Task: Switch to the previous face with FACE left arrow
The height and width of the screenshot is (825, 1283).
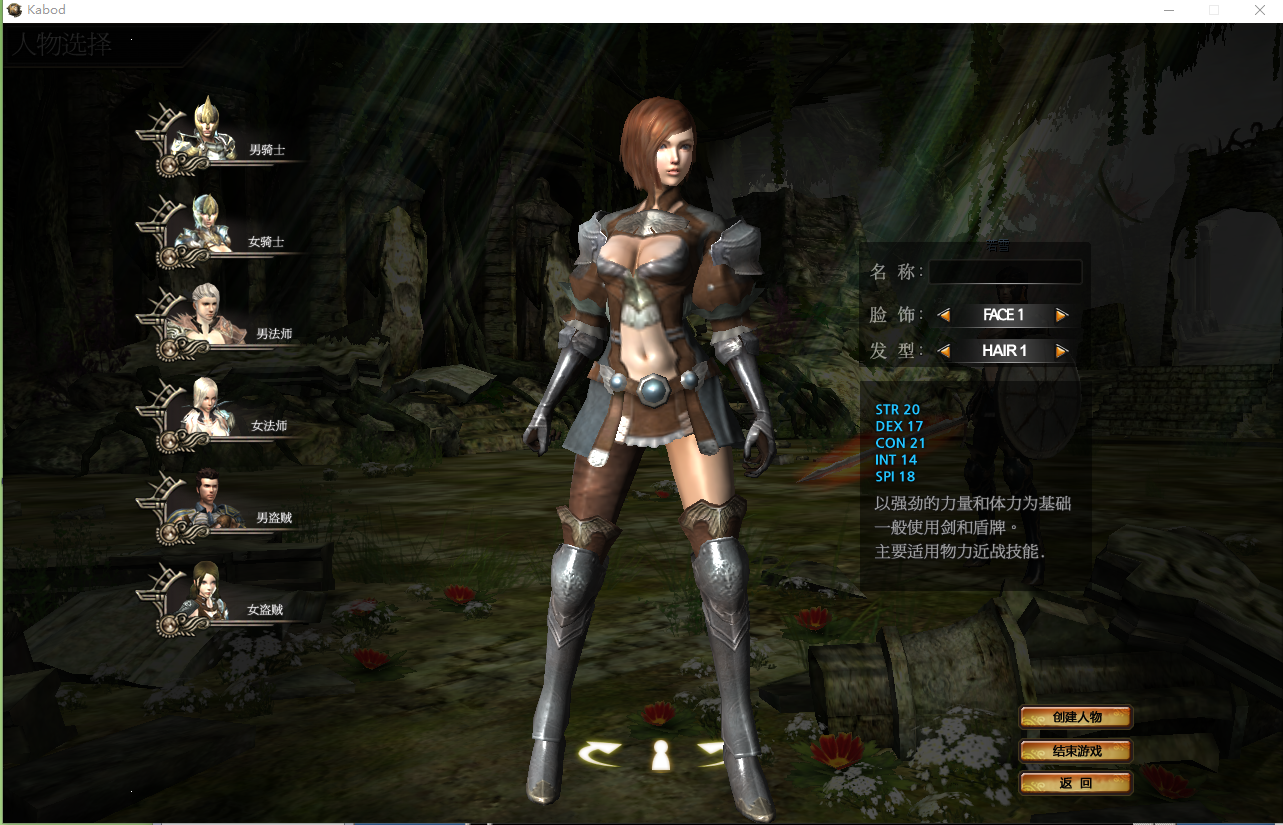Action: 943,314
